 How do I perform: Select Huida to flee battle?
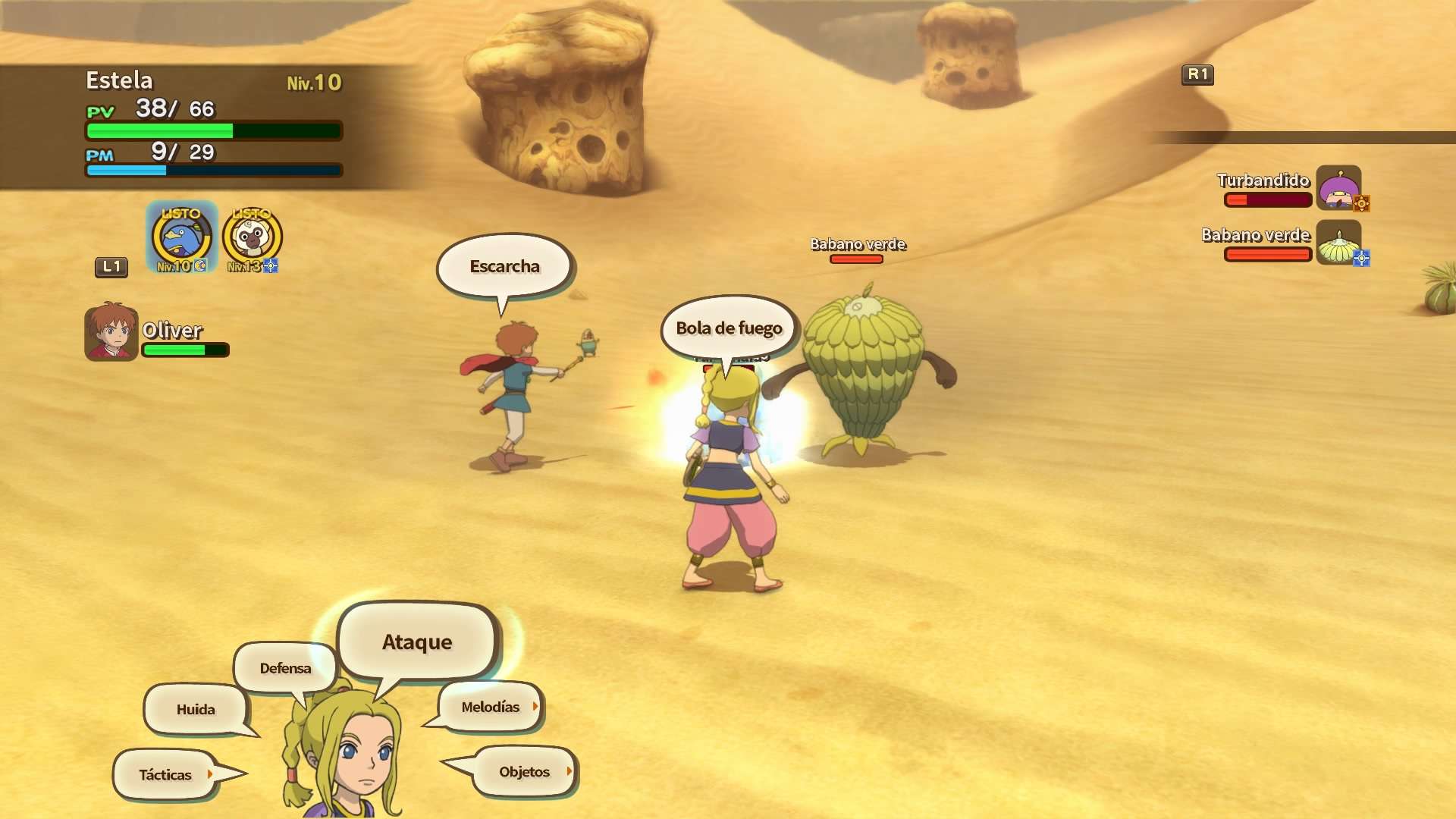pos(196,709)
